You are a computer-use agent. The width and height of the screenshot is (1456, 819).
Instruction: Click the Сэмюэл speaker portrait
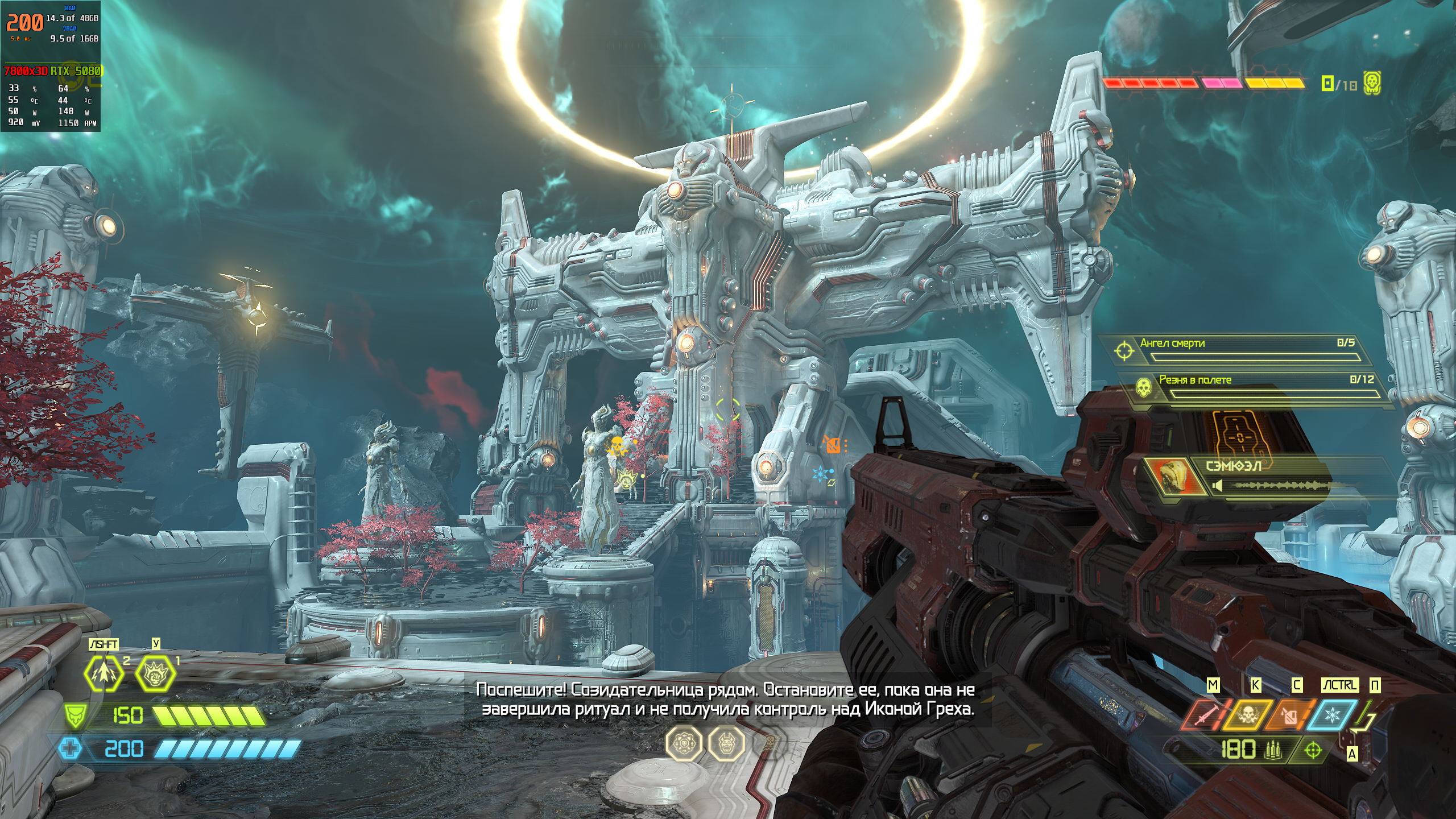click(x=1173, y=475)
